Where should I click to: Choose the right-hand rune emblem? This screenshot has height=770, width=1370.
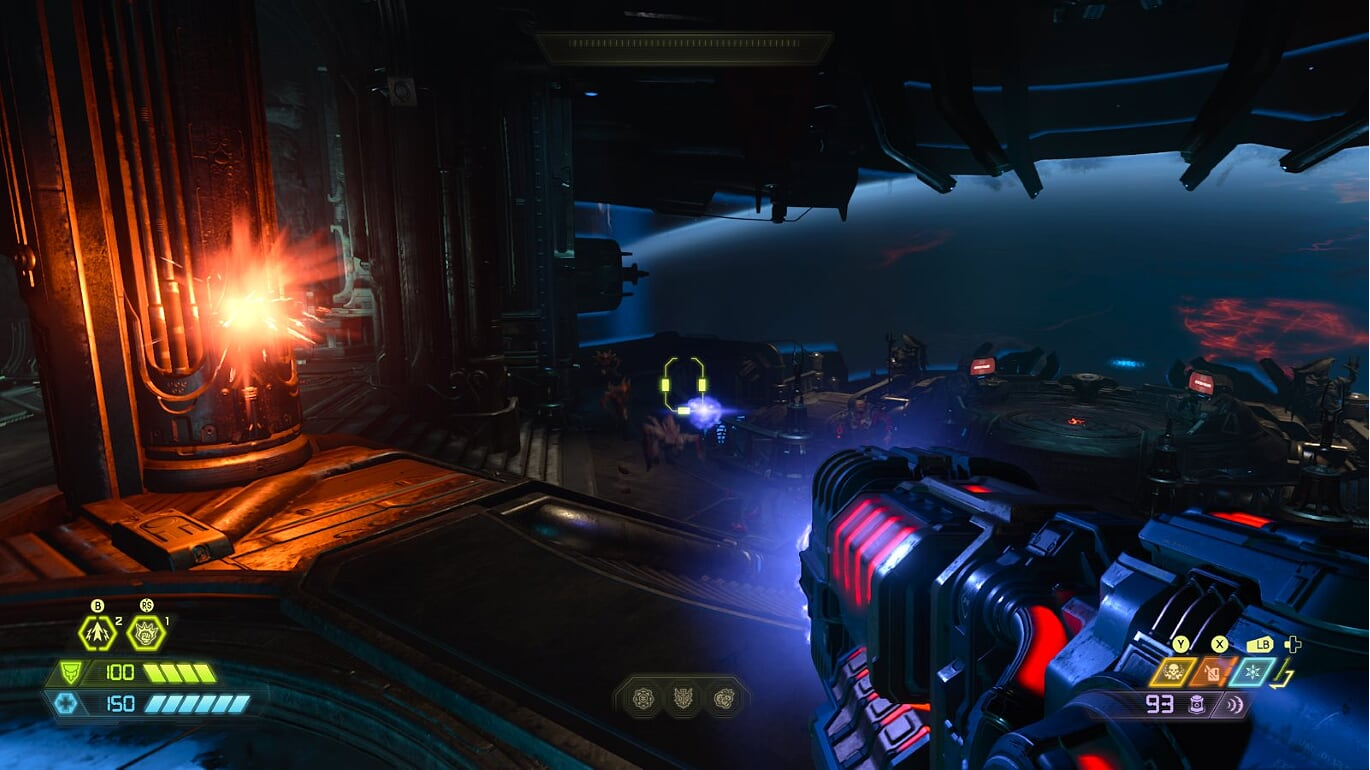pyautogui.click(x=724, y=697)
